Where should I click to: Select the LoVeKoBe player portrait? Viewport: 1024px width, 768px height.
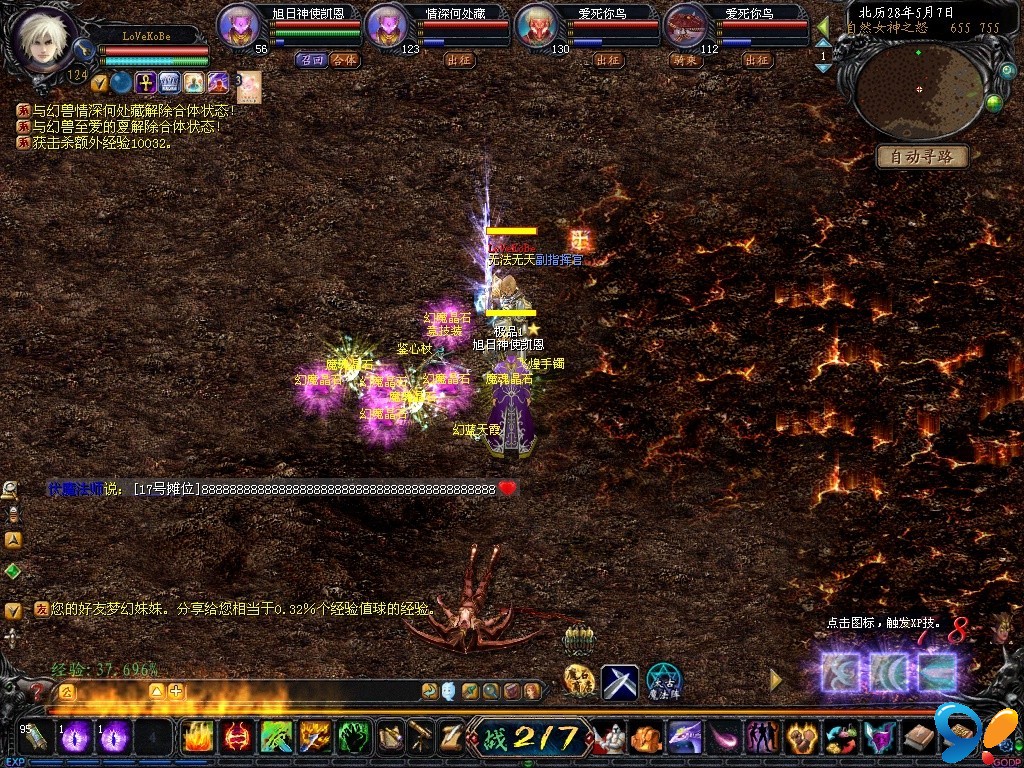(43, 37)
